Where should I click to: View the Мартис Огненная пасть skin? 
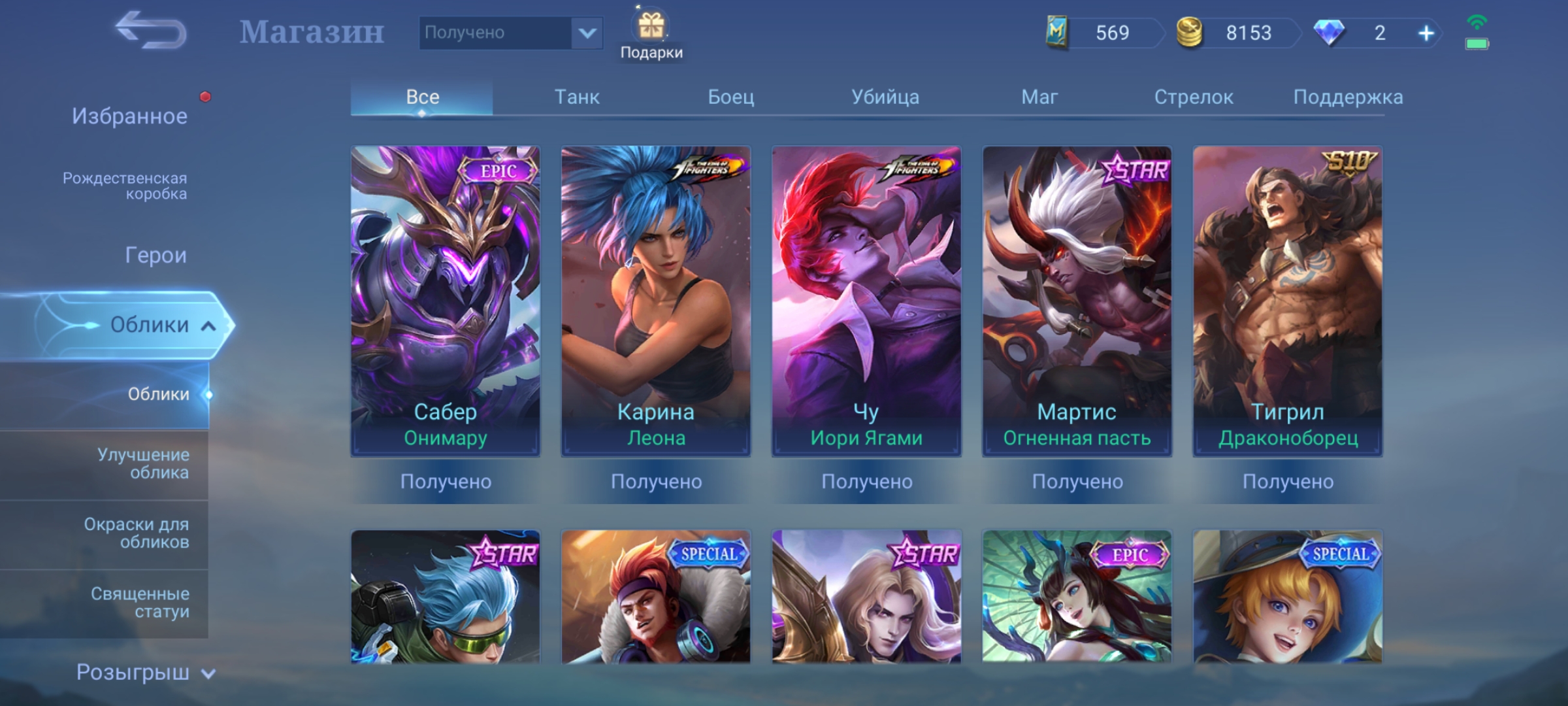click(x=1077, y=301)
